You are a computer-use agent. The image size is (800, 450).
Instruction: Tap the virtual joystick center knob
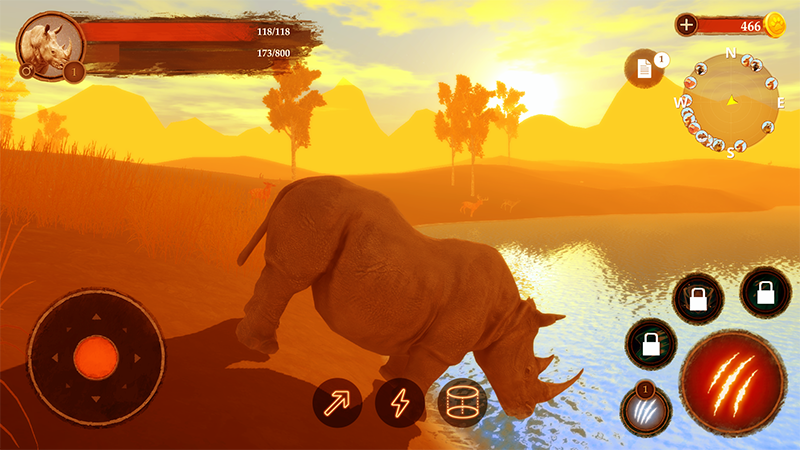point(96,354)
